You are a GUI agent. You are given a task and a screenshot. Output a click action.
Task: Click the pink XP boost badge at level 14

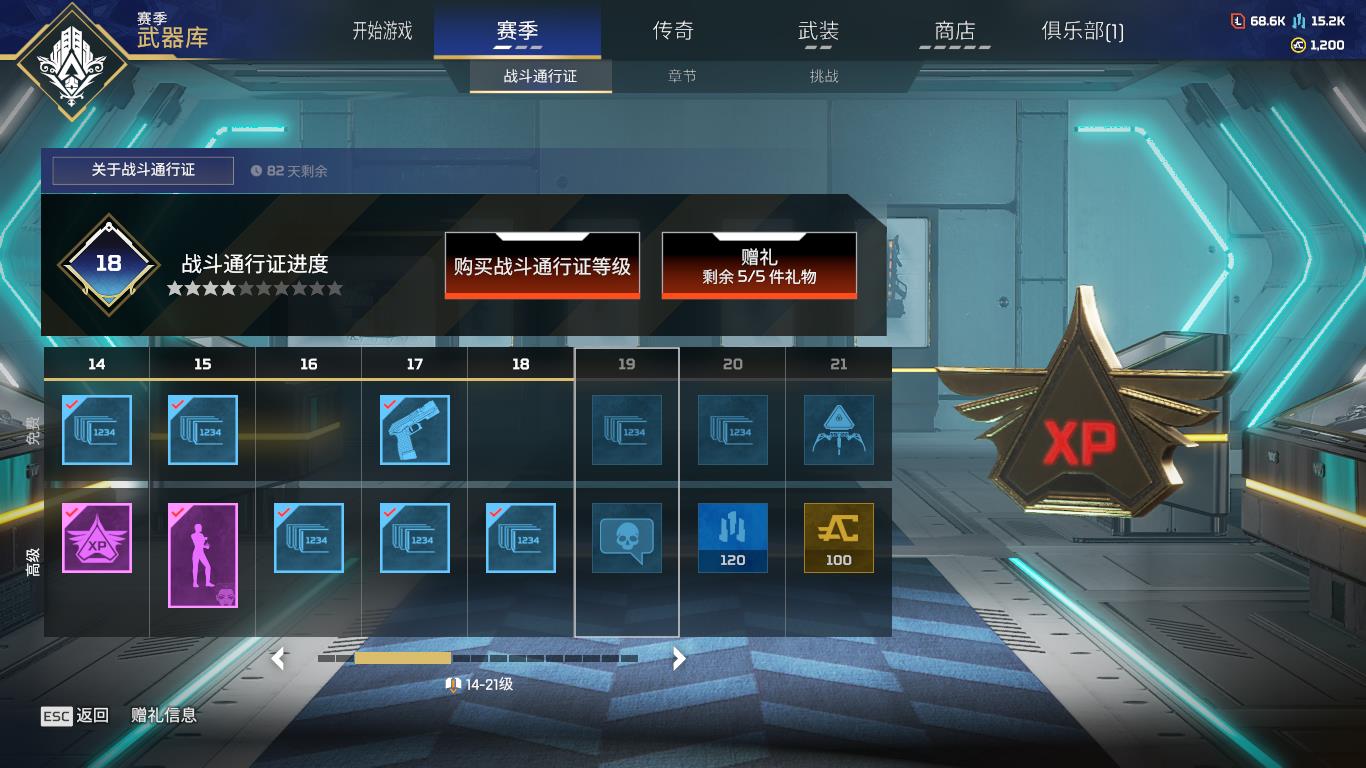pos(96,538)
